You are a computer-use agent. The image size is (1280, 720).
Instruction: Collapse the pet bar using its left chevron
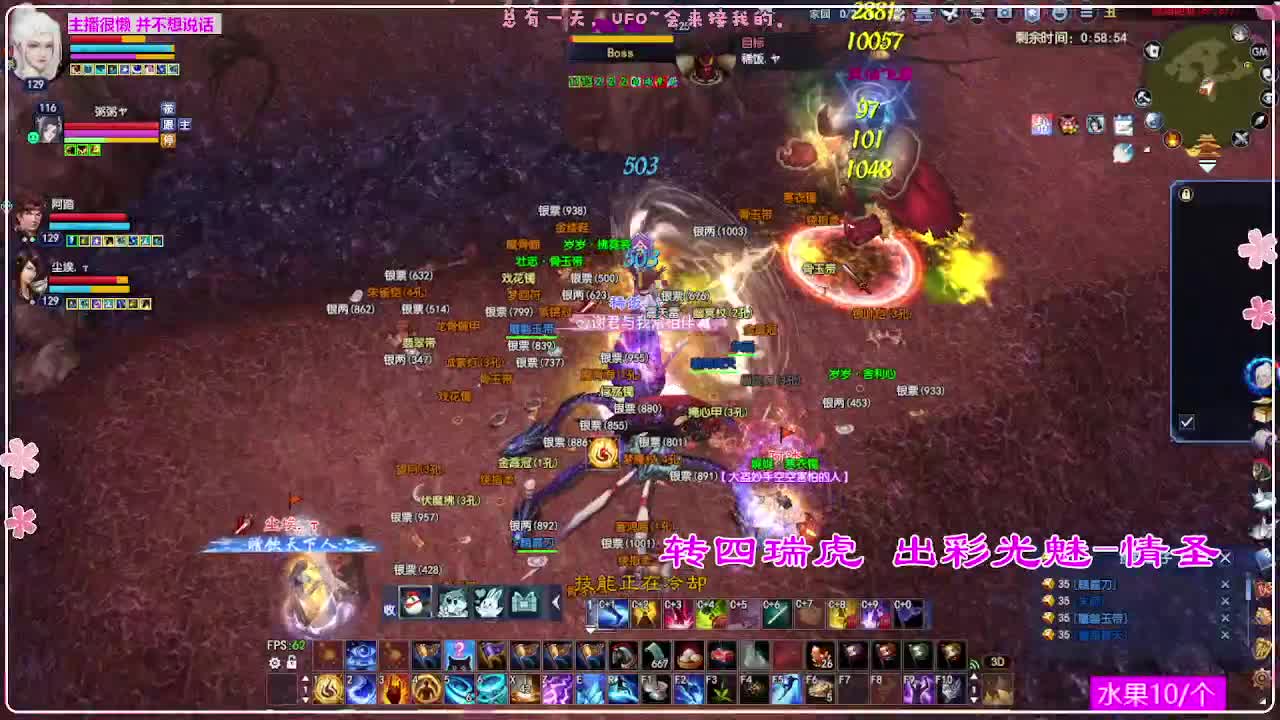click(557, 603)
